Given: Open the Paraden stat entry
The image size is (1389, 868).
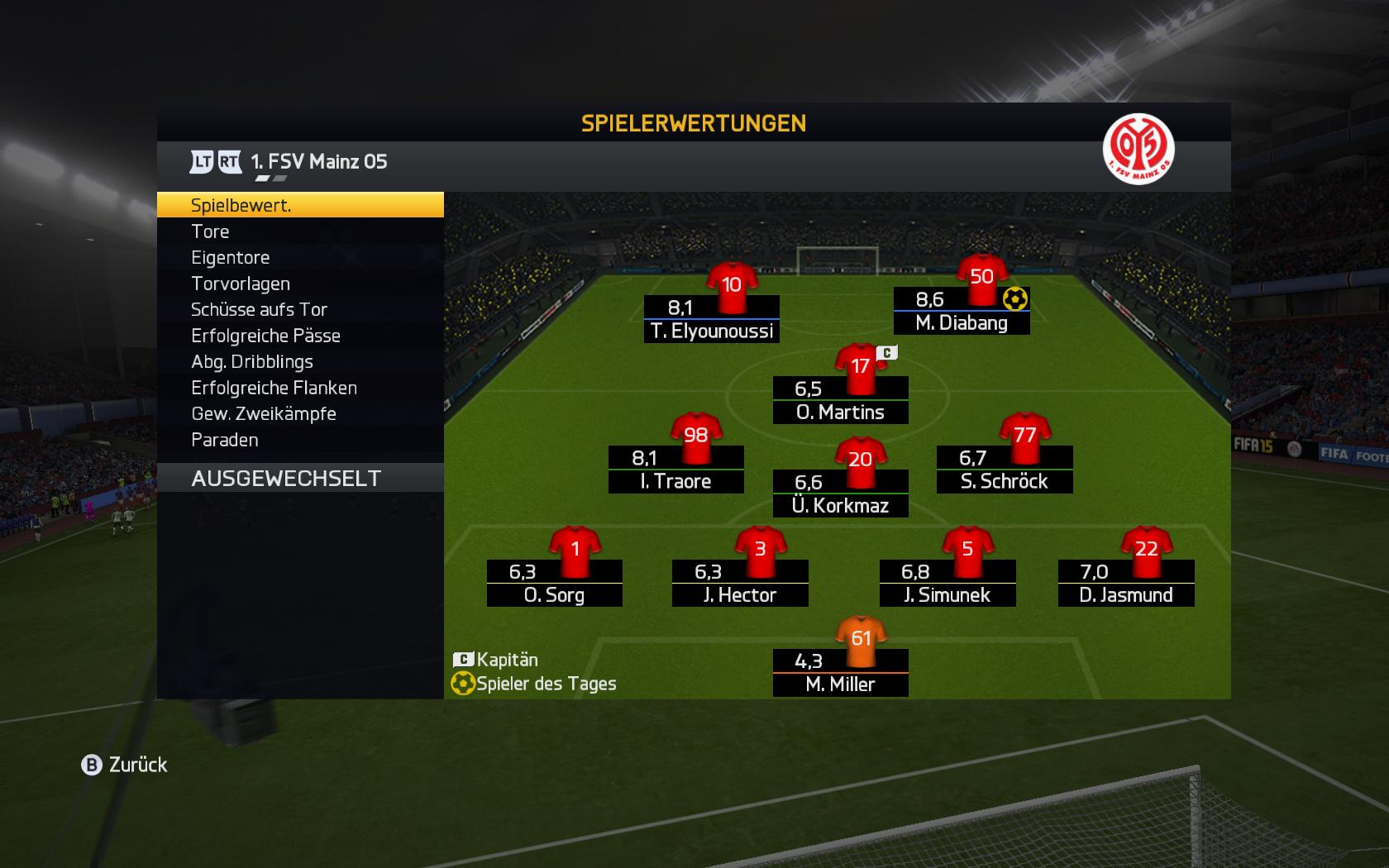Looking at the screenshot, I should [x=299, y=440].
